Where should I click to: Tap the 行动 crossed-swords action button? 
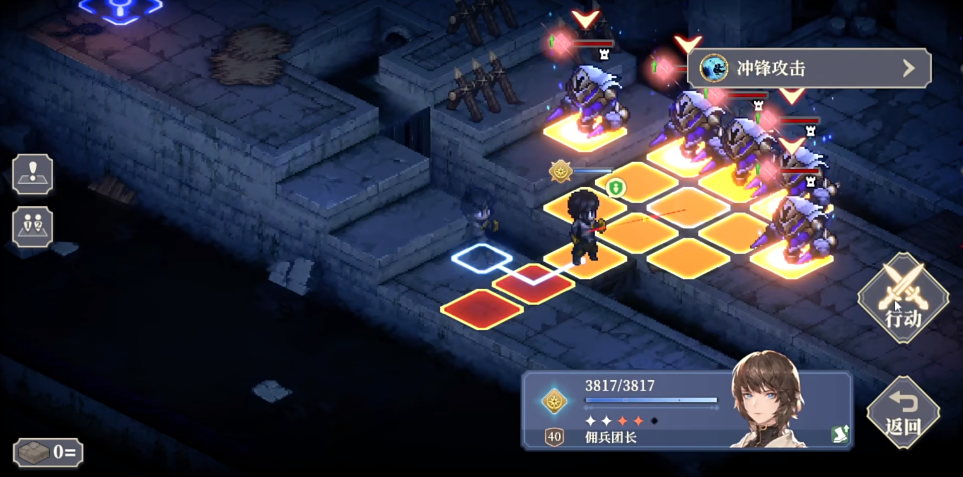tap(903, 297)
